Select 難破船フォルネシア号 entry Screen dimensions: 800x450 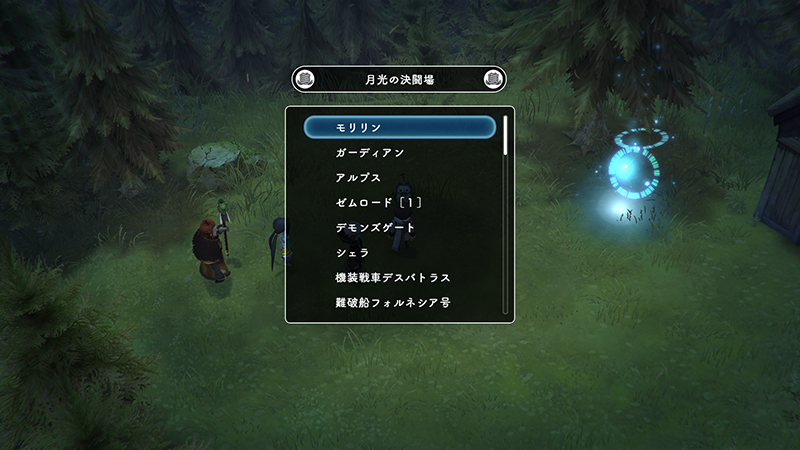[x=400, y=302]
